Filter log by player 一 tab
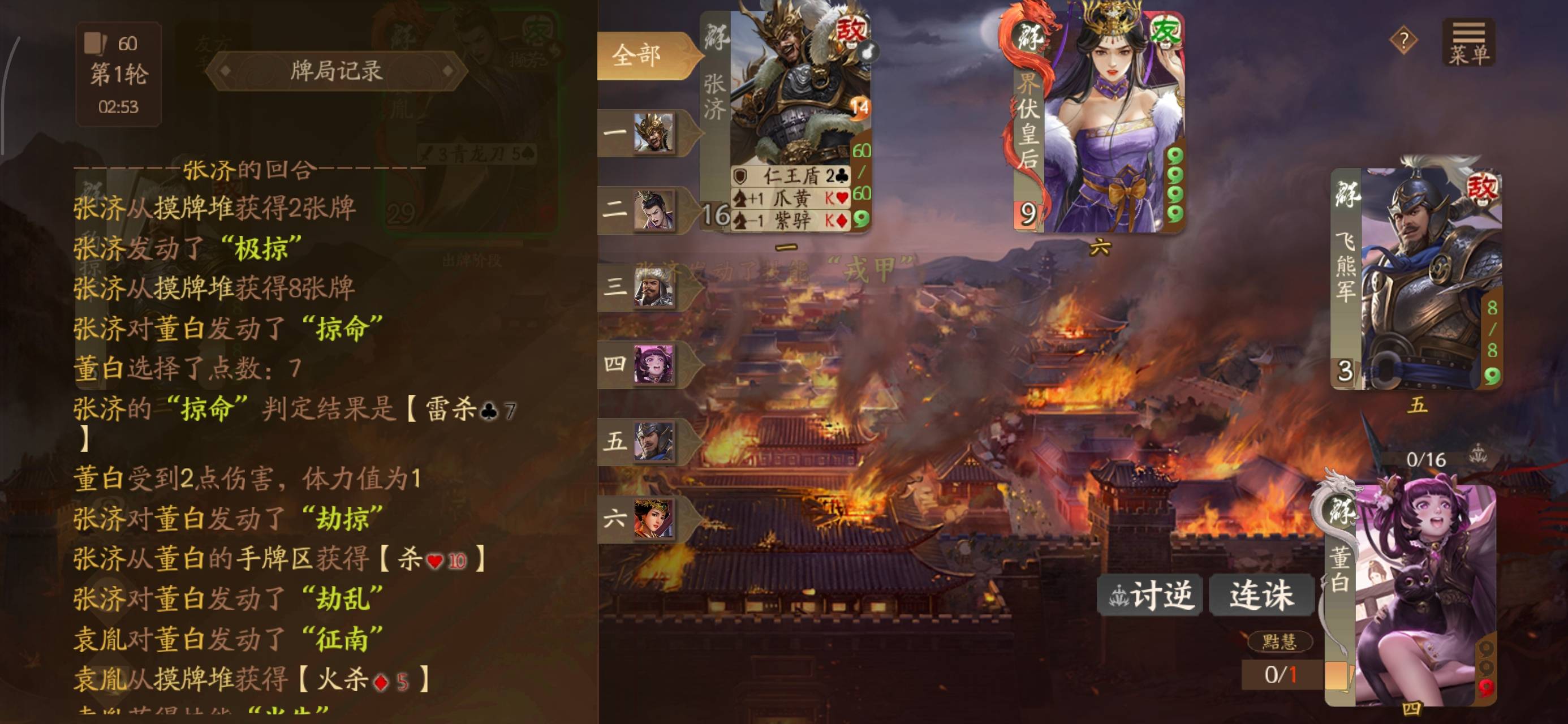Viewport: 1568px width, 724px height. 645,132
